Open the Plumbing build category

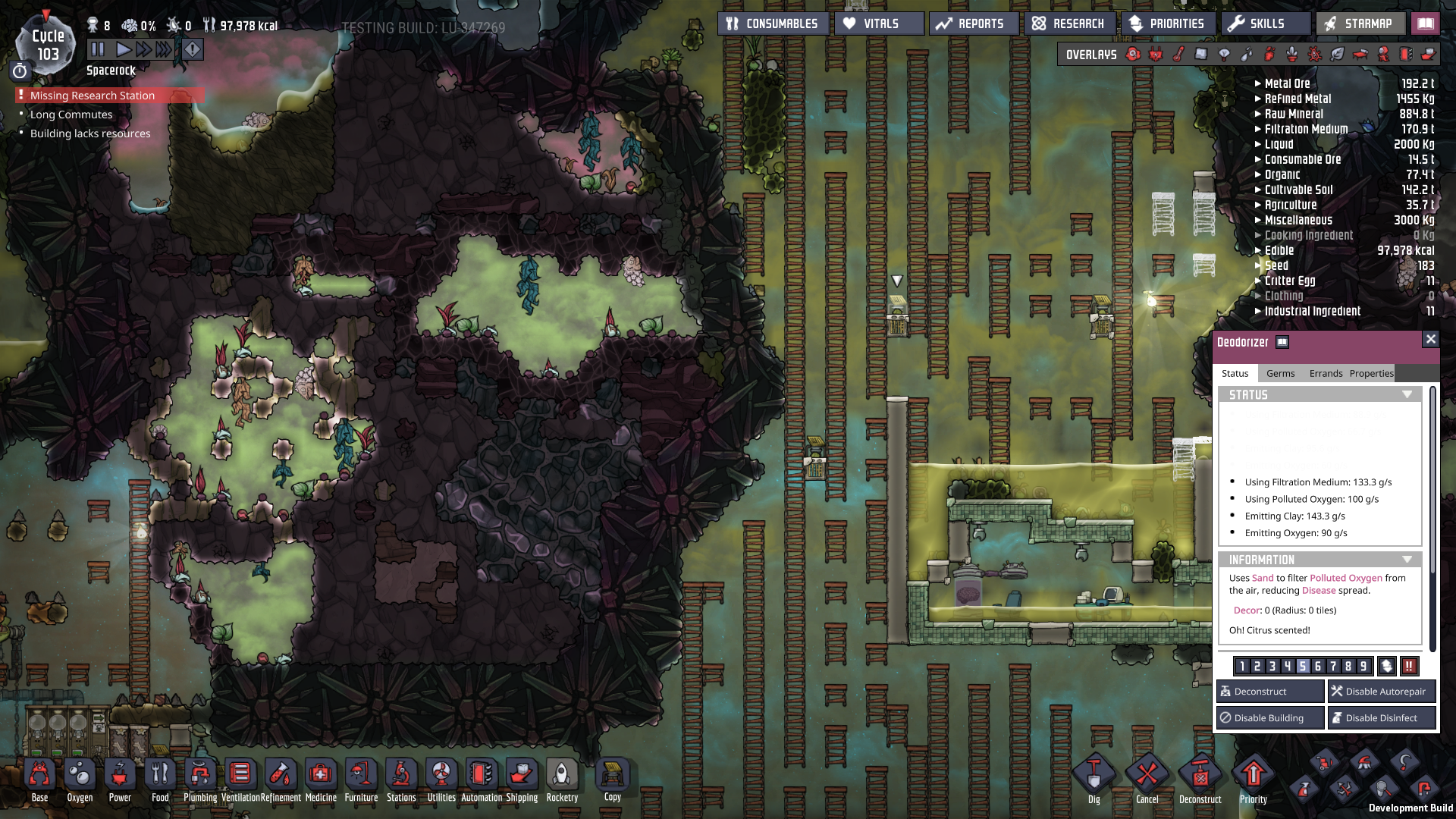200,780
